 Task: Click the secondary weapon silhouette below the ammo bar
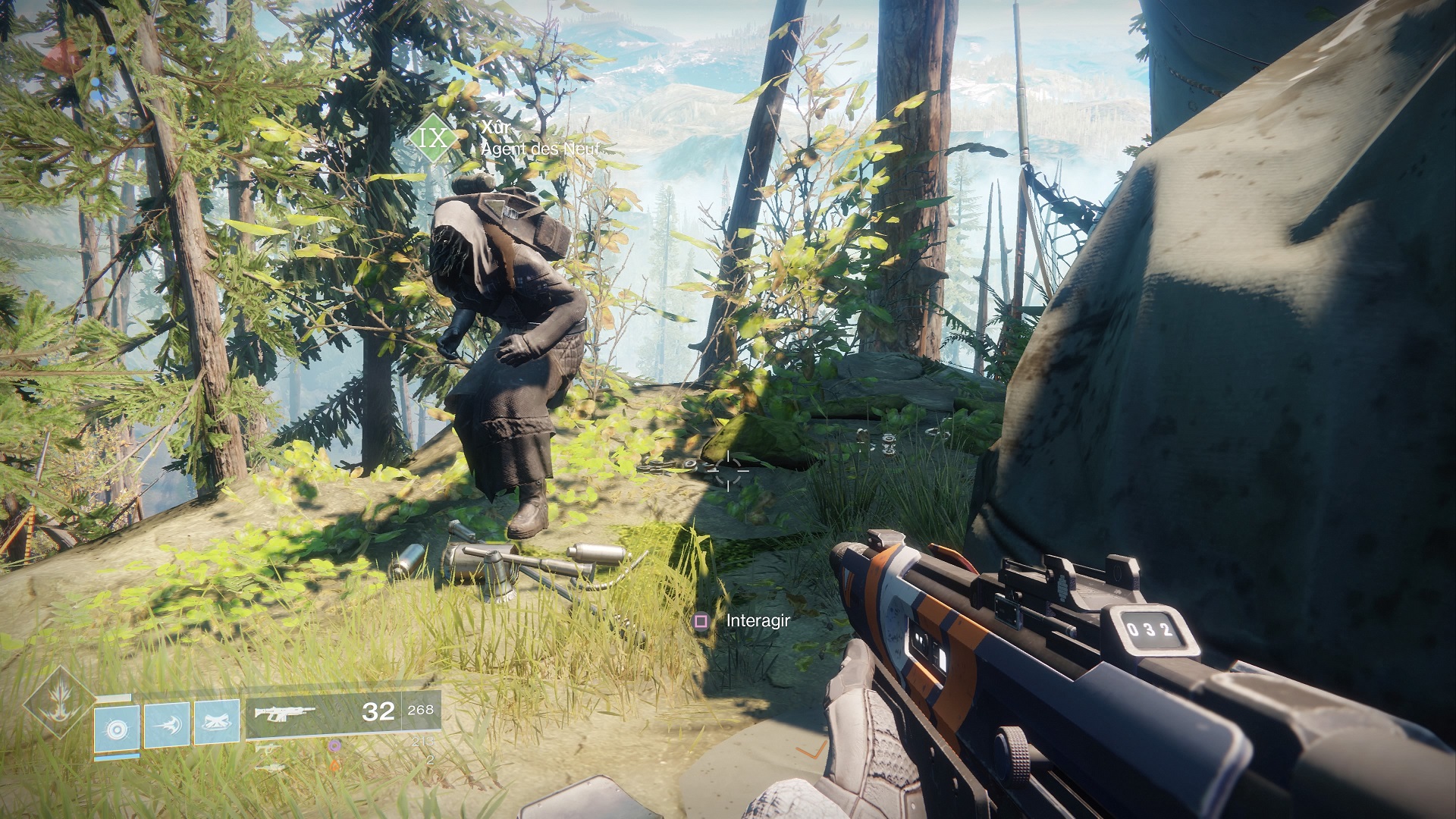pos(268,748)
